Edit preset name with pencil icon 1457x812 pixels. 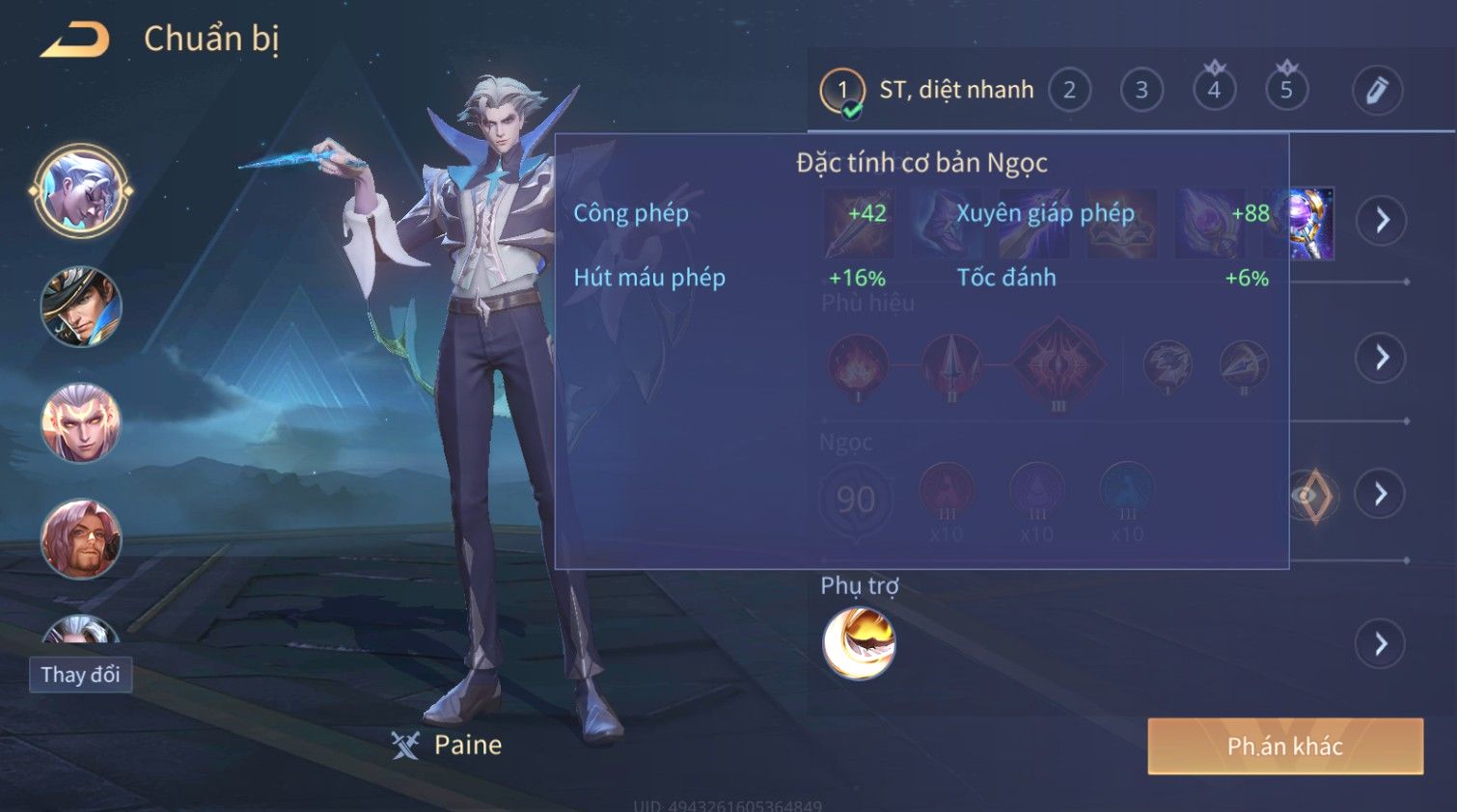click(1376, 91)
